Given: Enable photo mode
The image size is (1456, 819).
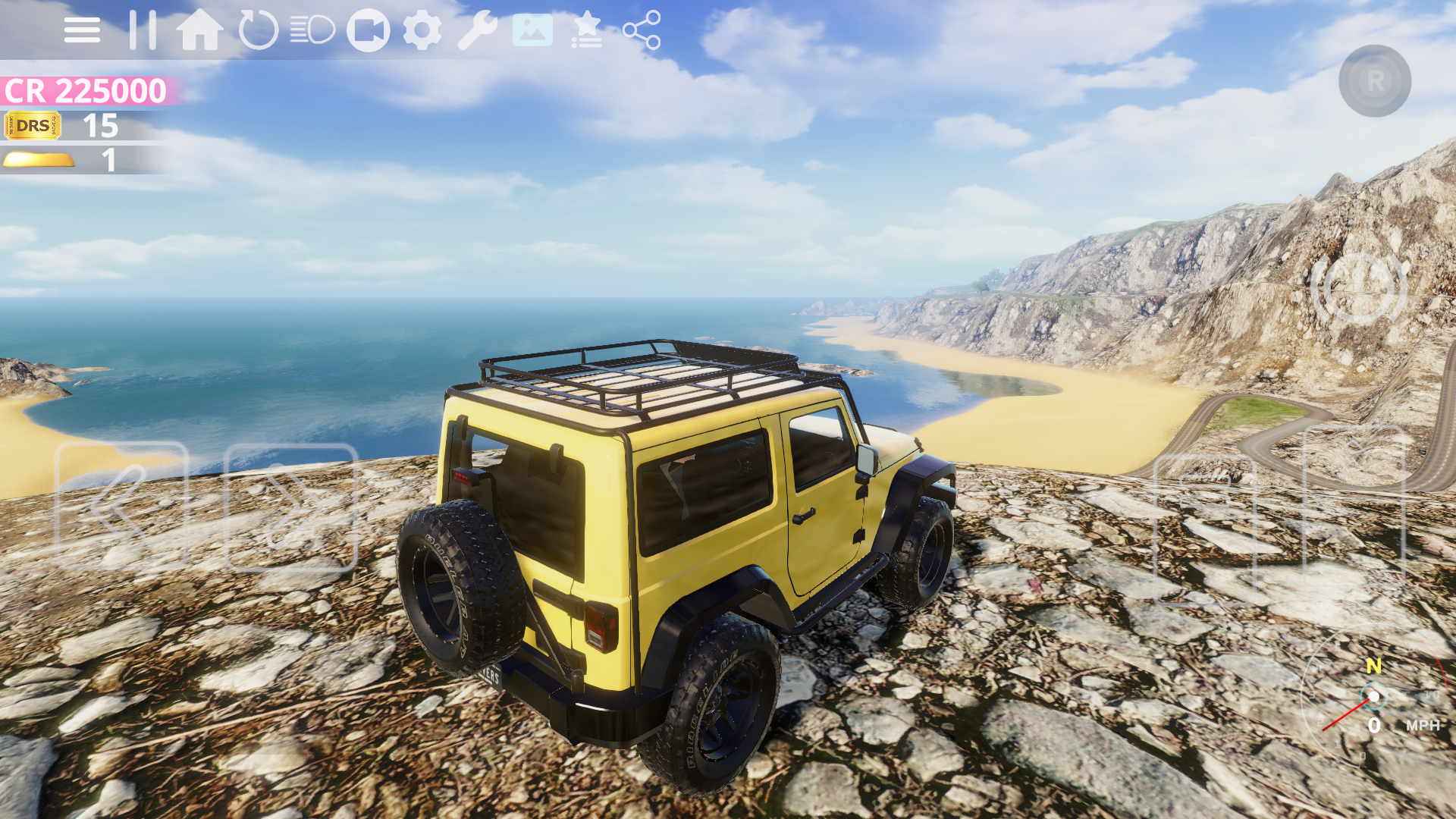Looking at the screenshot, I should click(x=532, y=30).
